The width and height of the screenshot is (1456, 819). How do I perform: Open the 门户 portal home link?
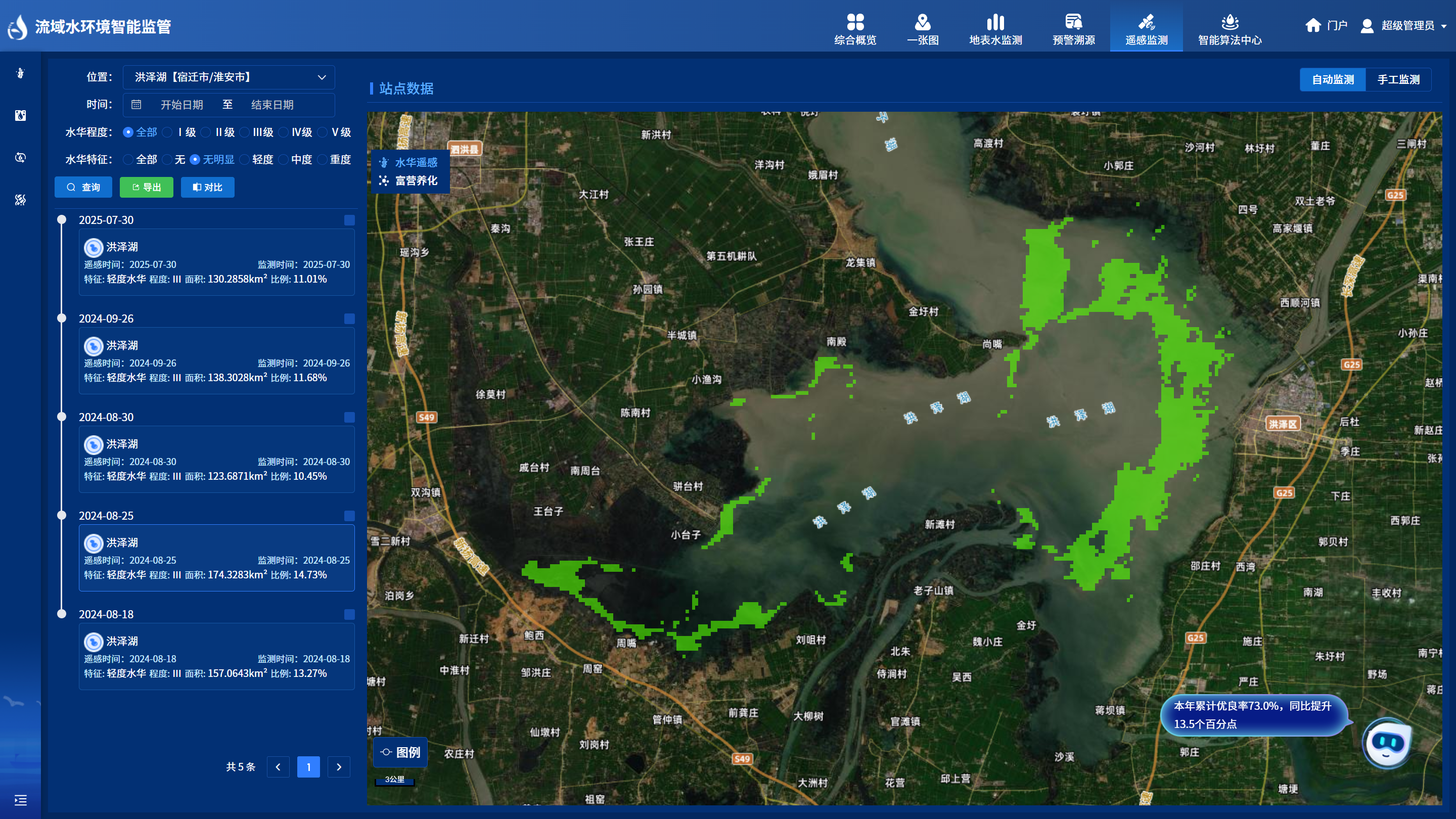pos(1326,25)
